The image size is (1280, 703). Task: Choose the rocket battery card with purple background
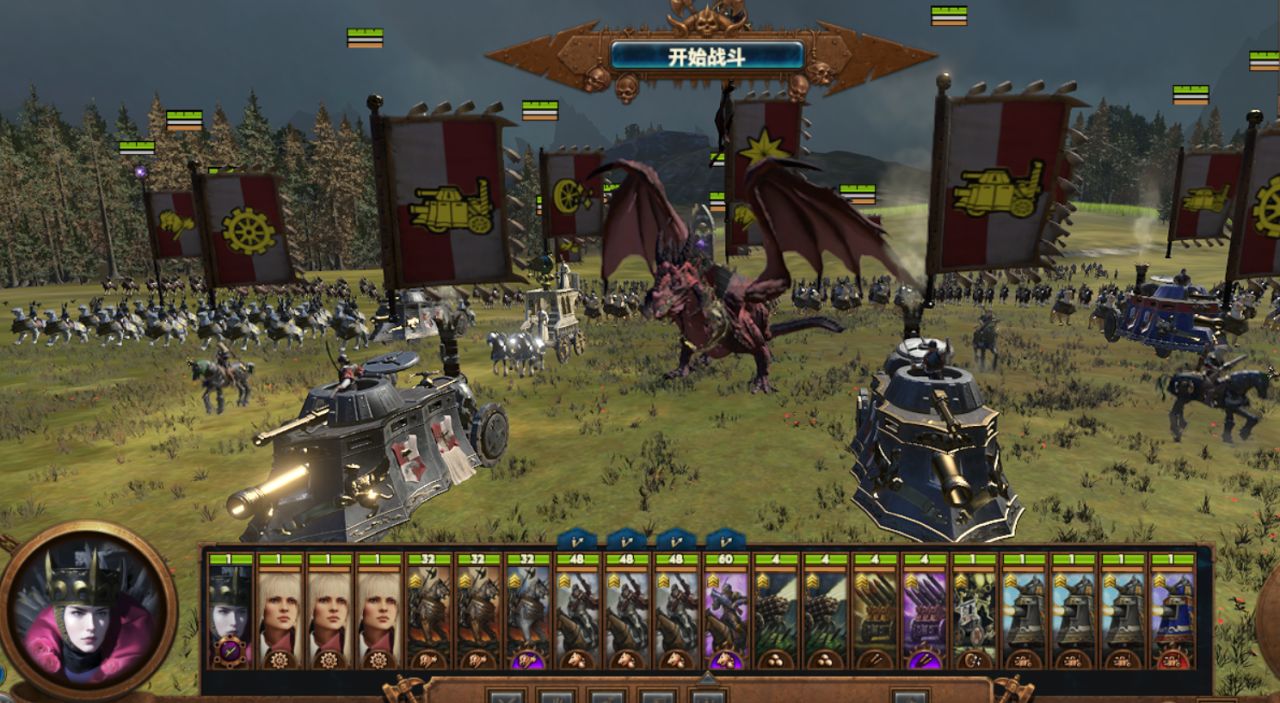point(923,610)
